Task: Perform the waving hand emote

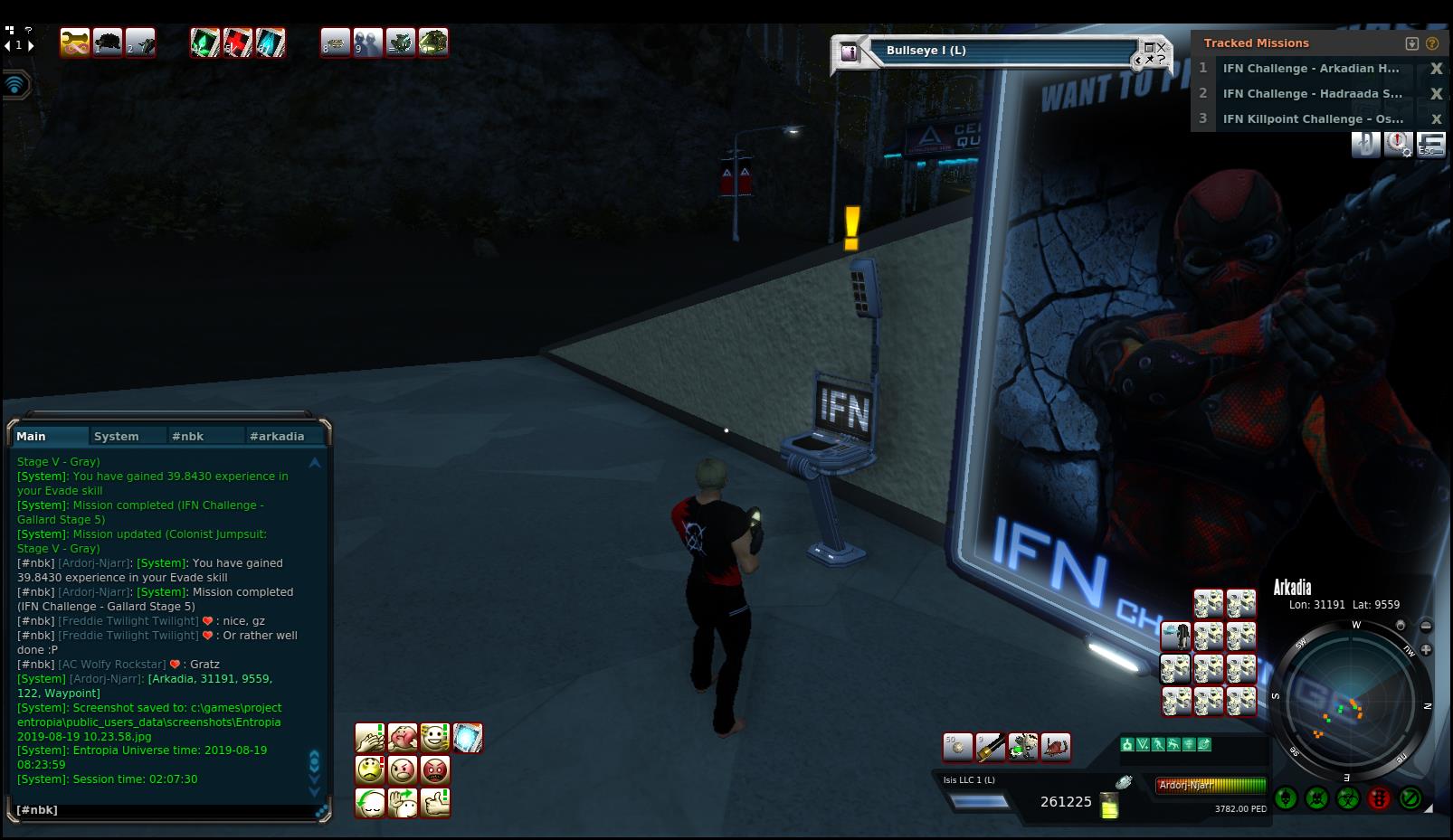Action: [x=403, y=803]
